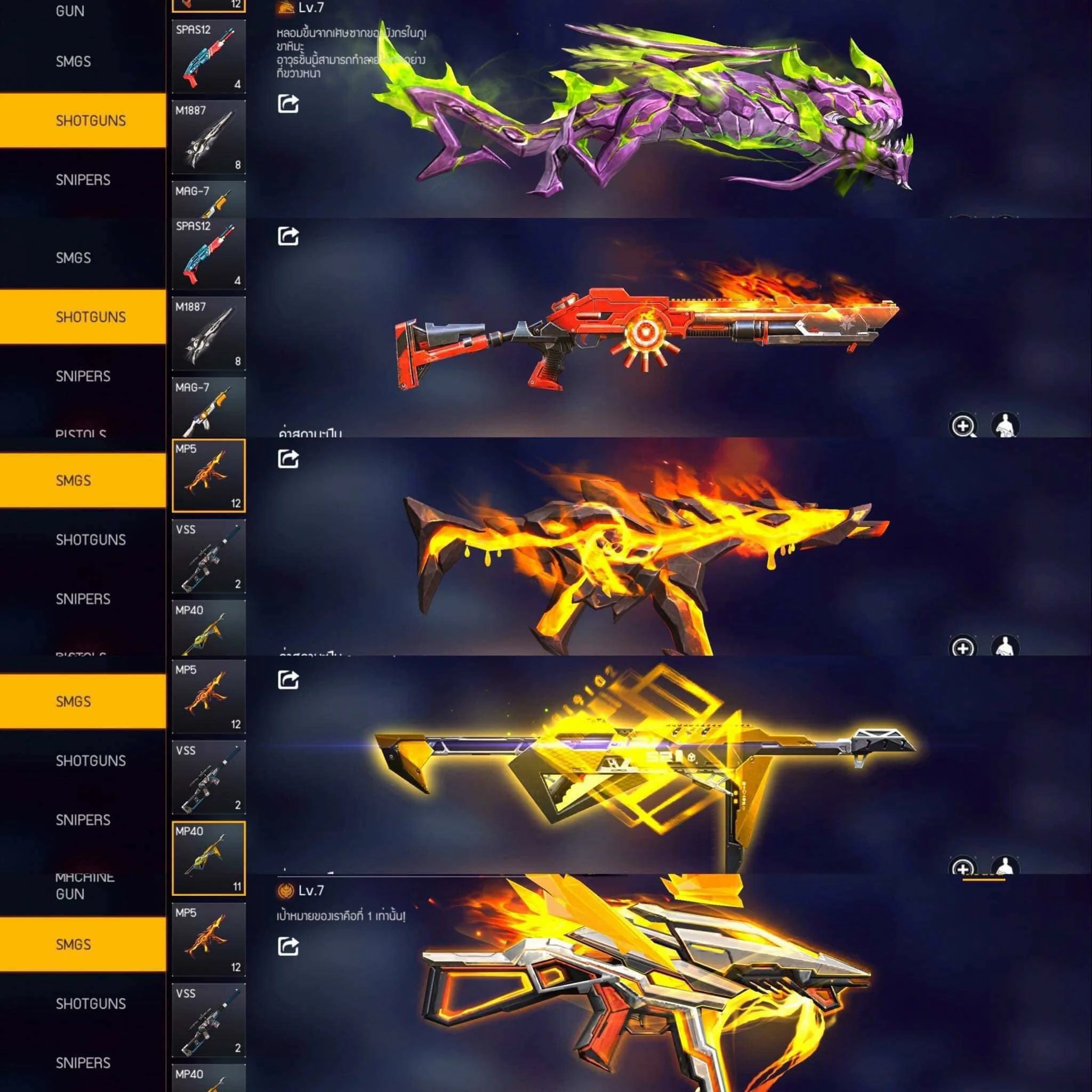
Task: Share the purple dragon shotgun skin
Action: pos(288,104)
